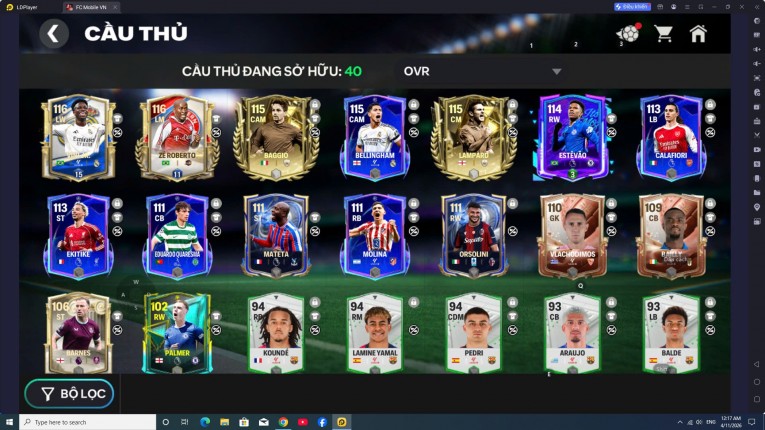
Task: Return to the home screen
Action: pos(698,34)
